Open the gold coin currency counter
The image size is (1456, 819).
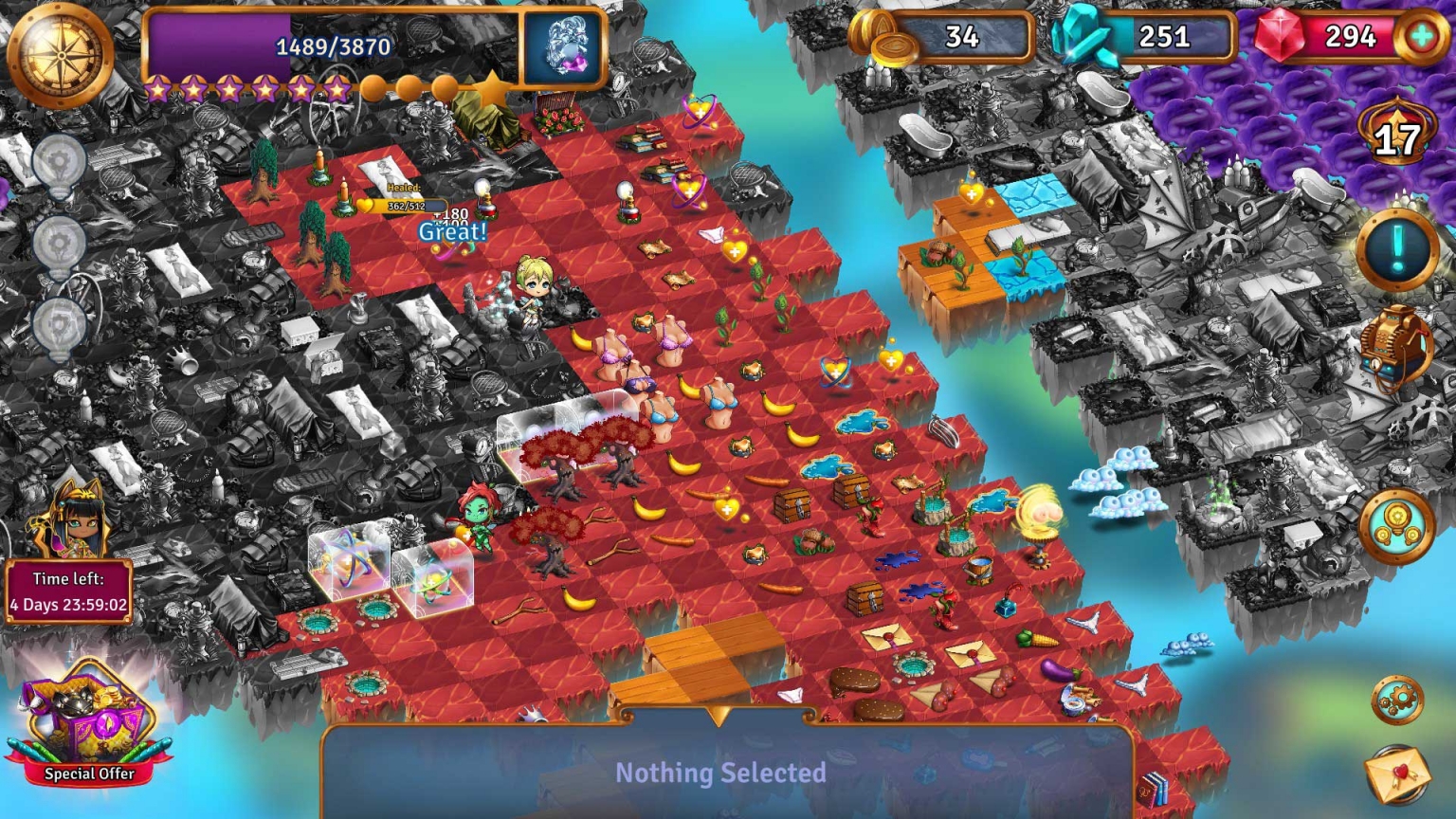tap(943, 38)
